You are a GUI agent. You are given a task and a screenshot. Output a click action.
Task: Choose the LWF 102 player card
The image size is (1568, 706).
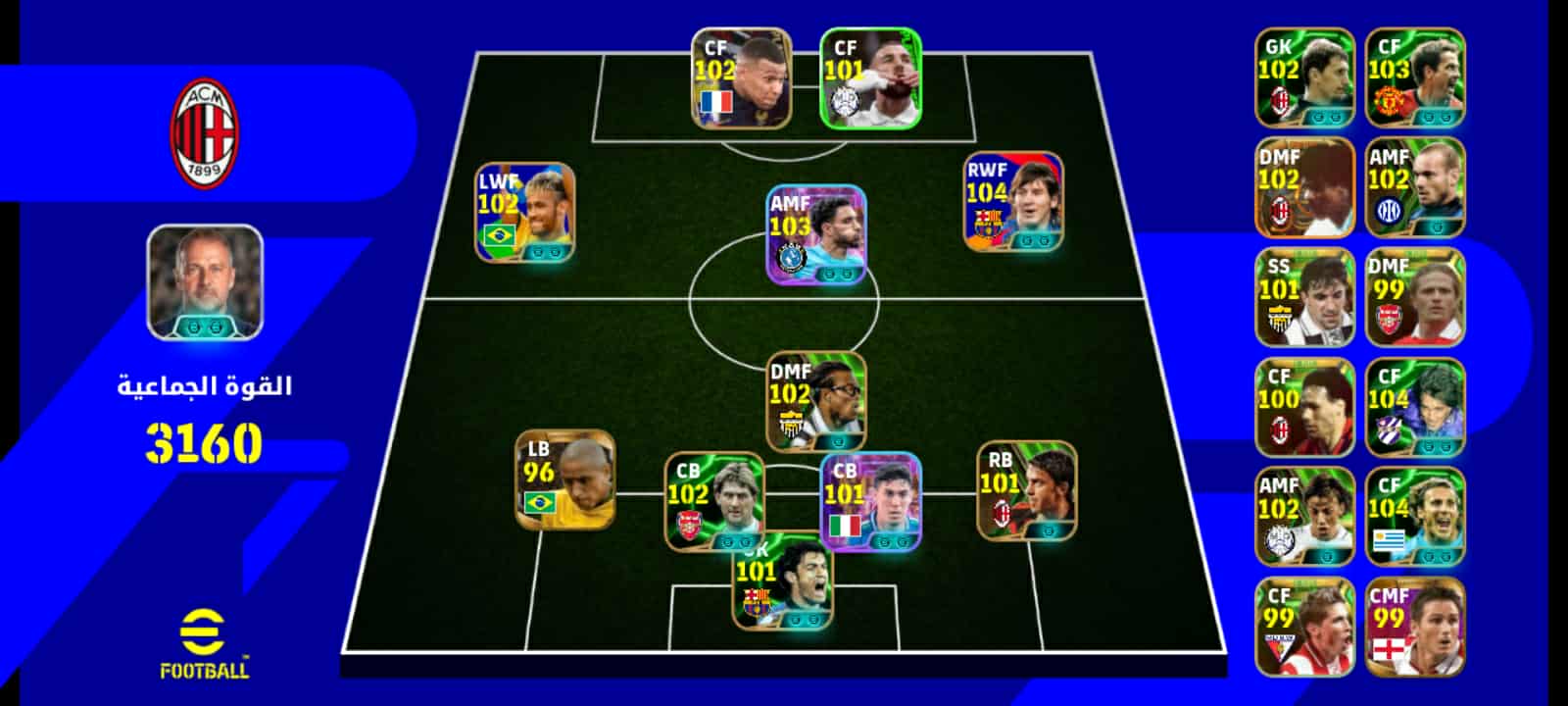point(525,213)
